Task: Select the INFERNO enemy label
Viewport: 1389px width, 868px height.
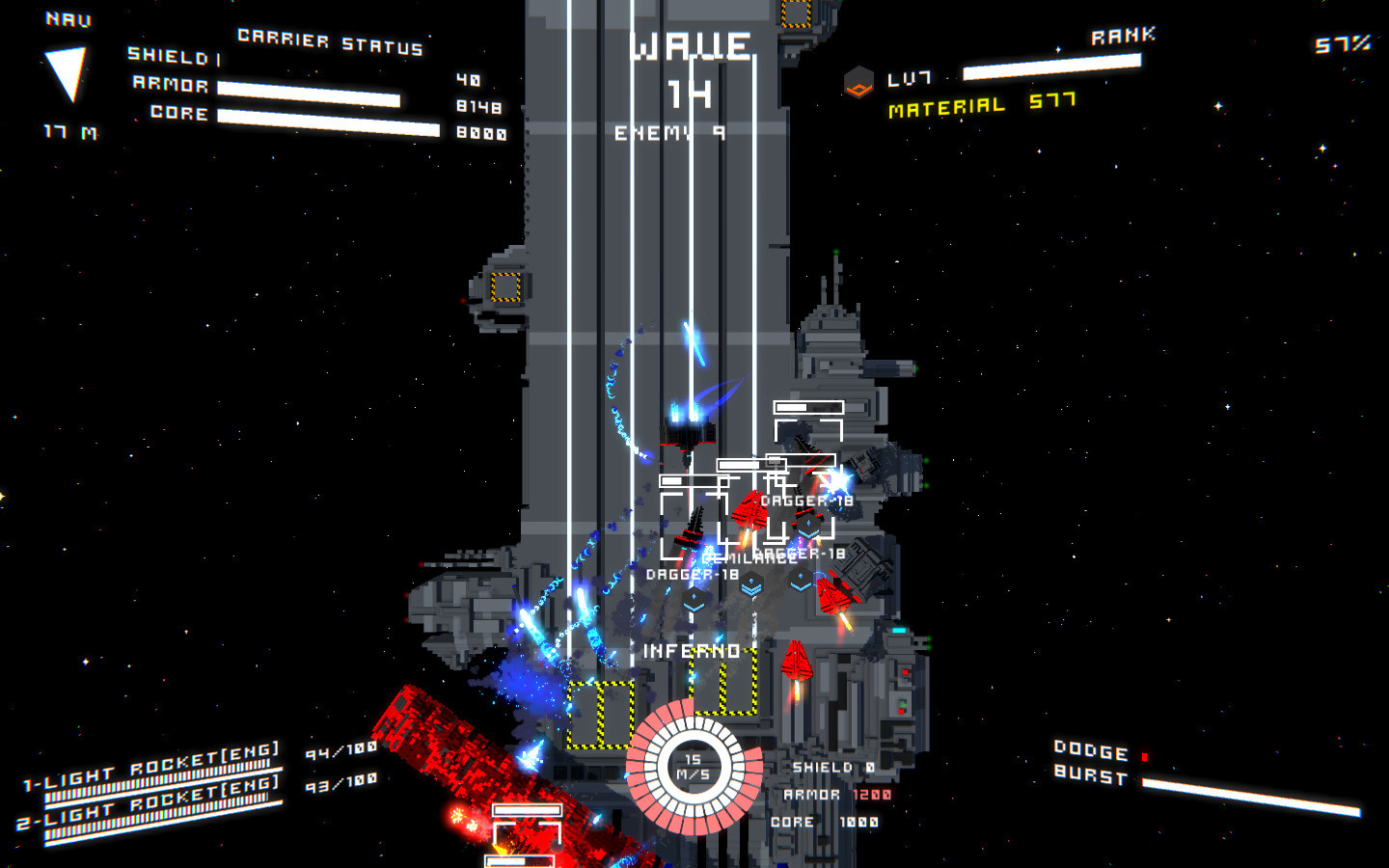Action: (x=693, y=652)
